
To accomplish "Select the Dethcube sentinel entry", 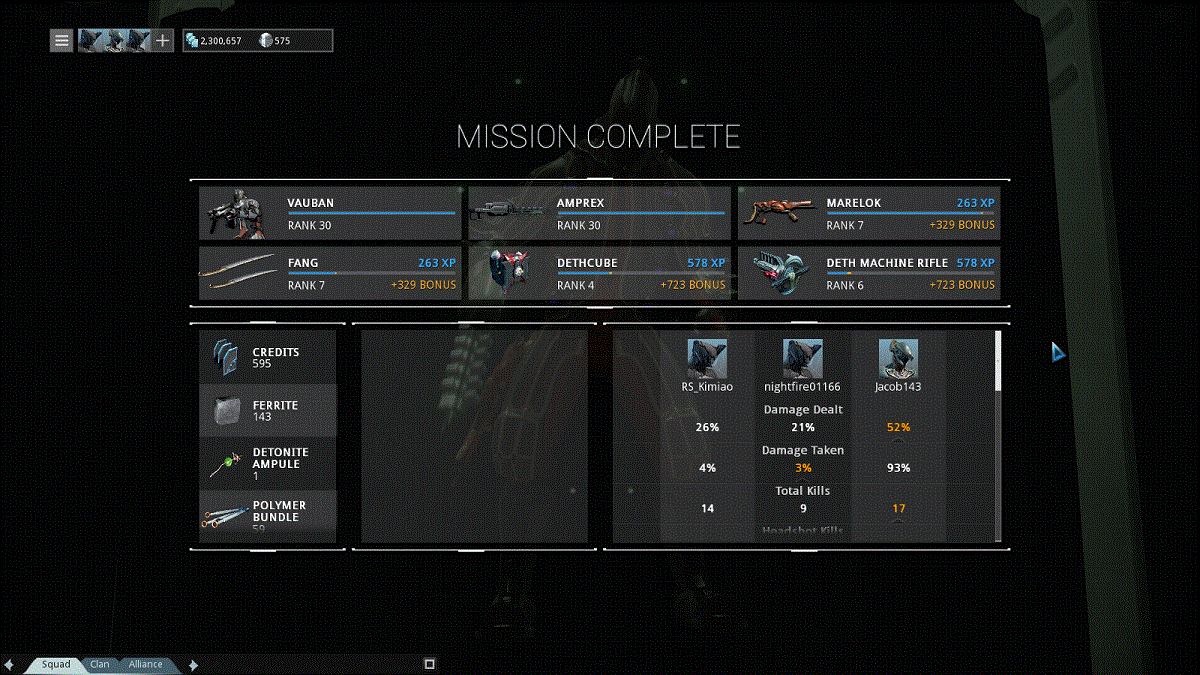I will (599, 273).
